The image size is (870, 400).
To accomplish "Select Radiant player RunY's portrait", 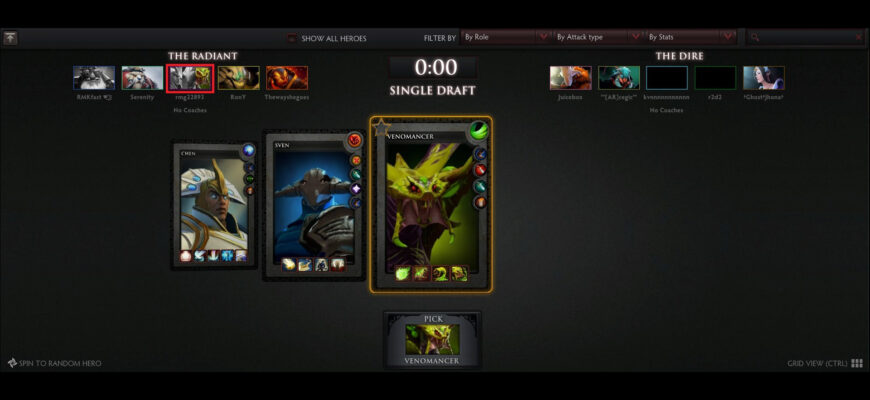I will click(x=239, y=78).
